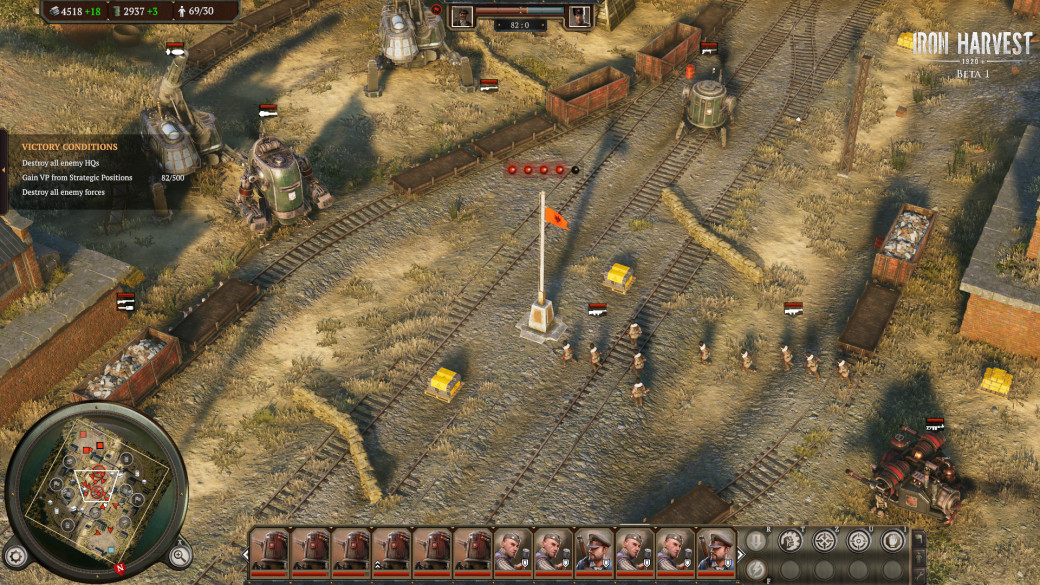Select the red-star hat opponent portrait
1040x585 pixels.
tap(579, 15)
